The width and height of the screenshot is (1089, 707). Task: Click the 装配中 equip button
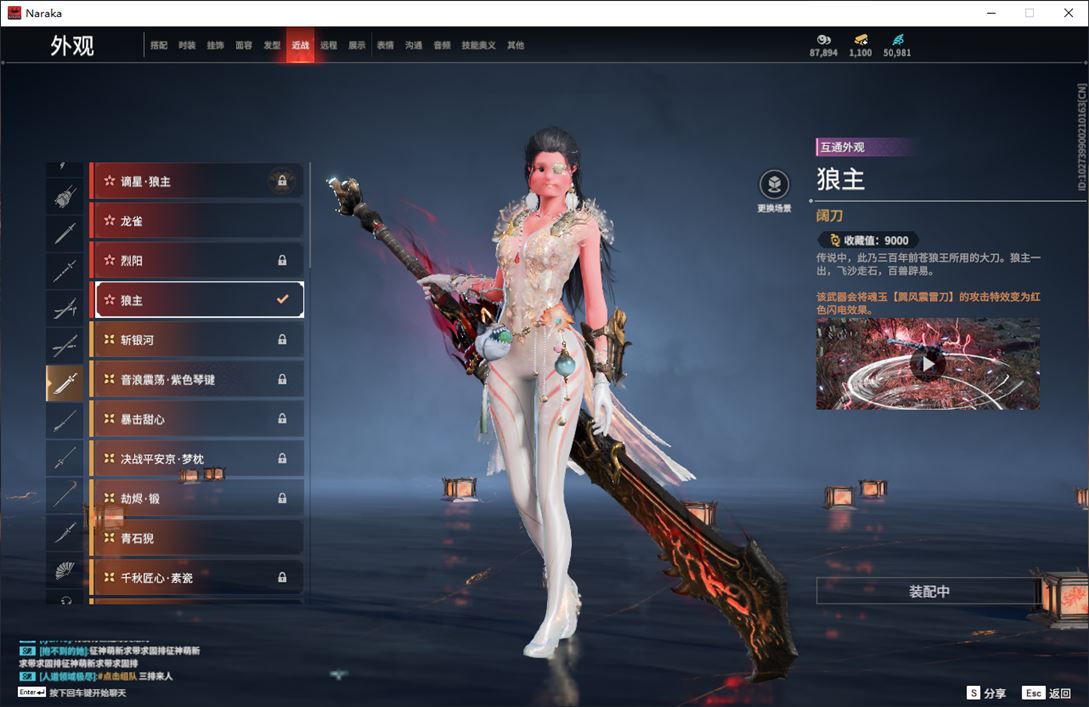click(x=928, y=591)
